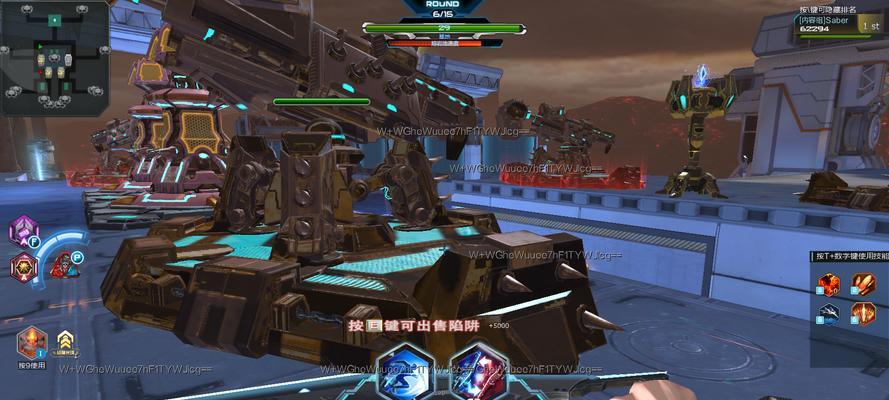Select the red hexagon sun-emblem skill
This screenshot has height=400, width=889.
22,267
